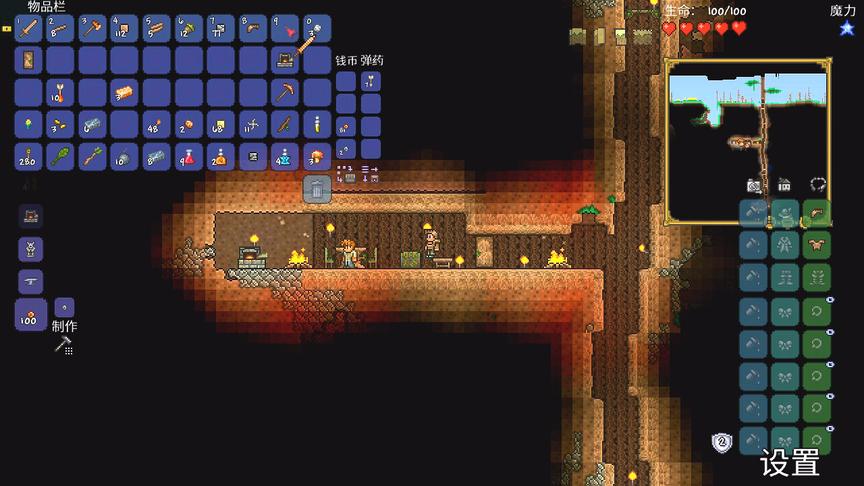Click the trash can slot
The width and height of the screenshot is (864, 486).
tap(317, 187)
